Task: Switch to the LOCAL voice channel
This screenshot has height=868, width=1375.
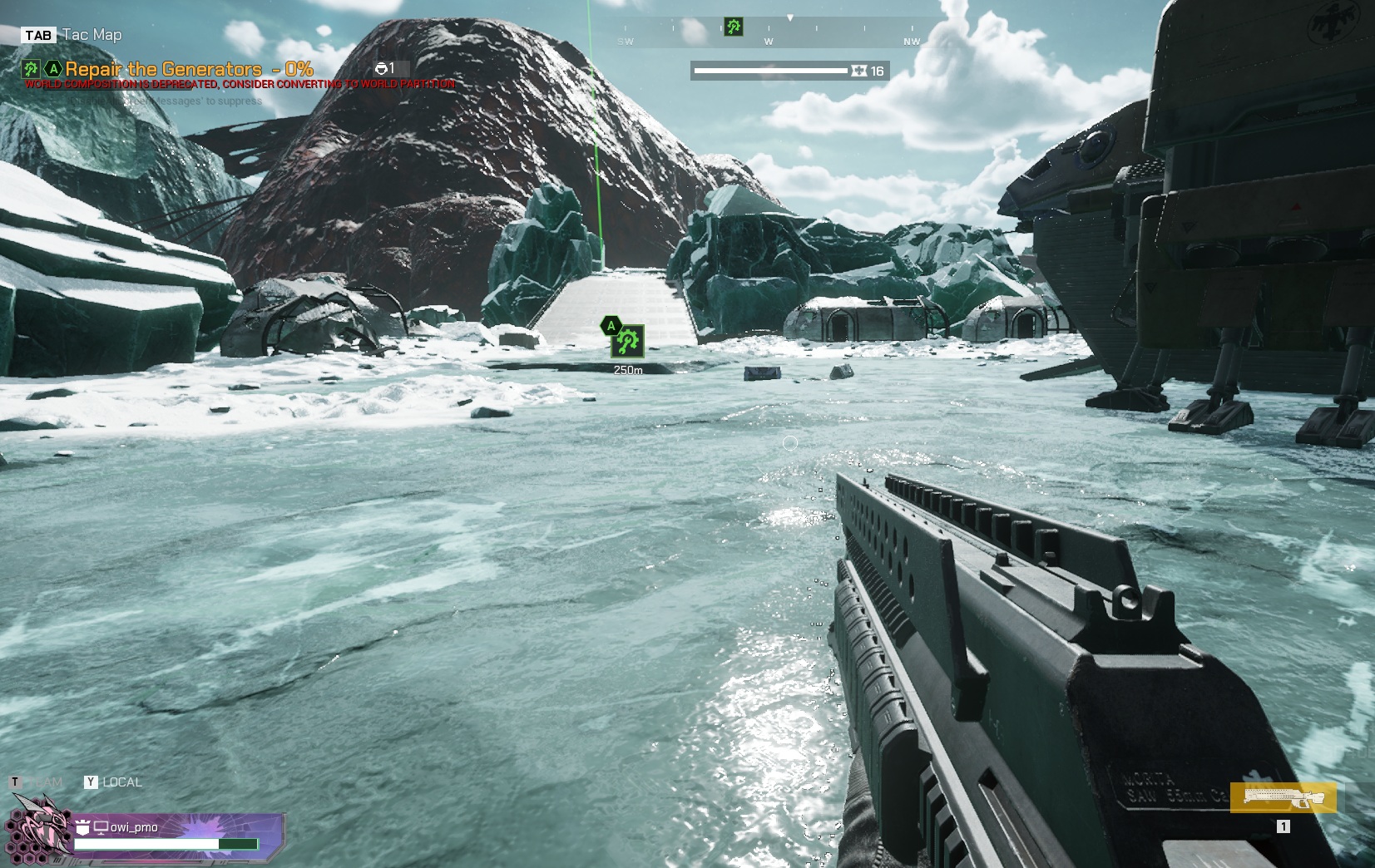Action: click(x=121, y=782)
